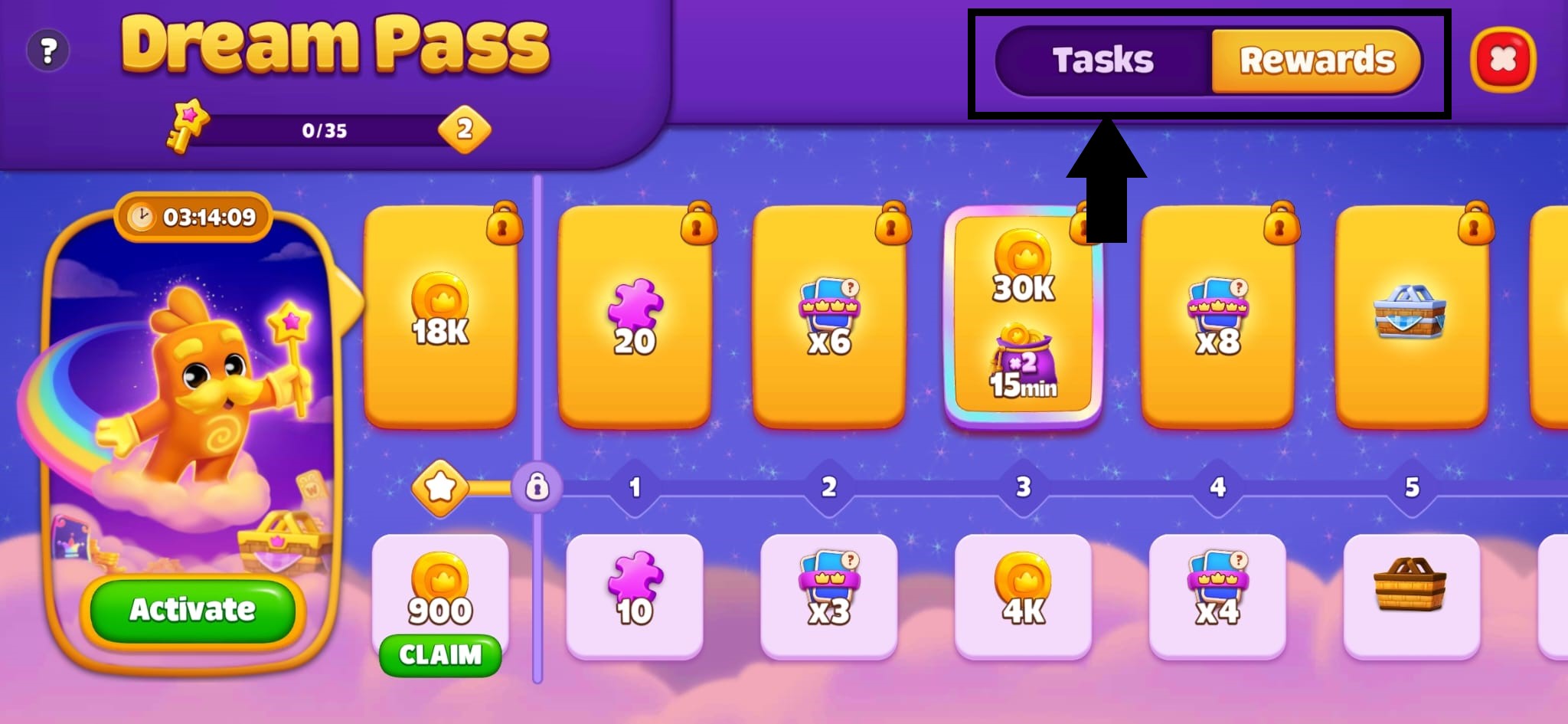The image size is (1568, 724).
Task: Select milestone marker number 5
Action: point(1411,486)
